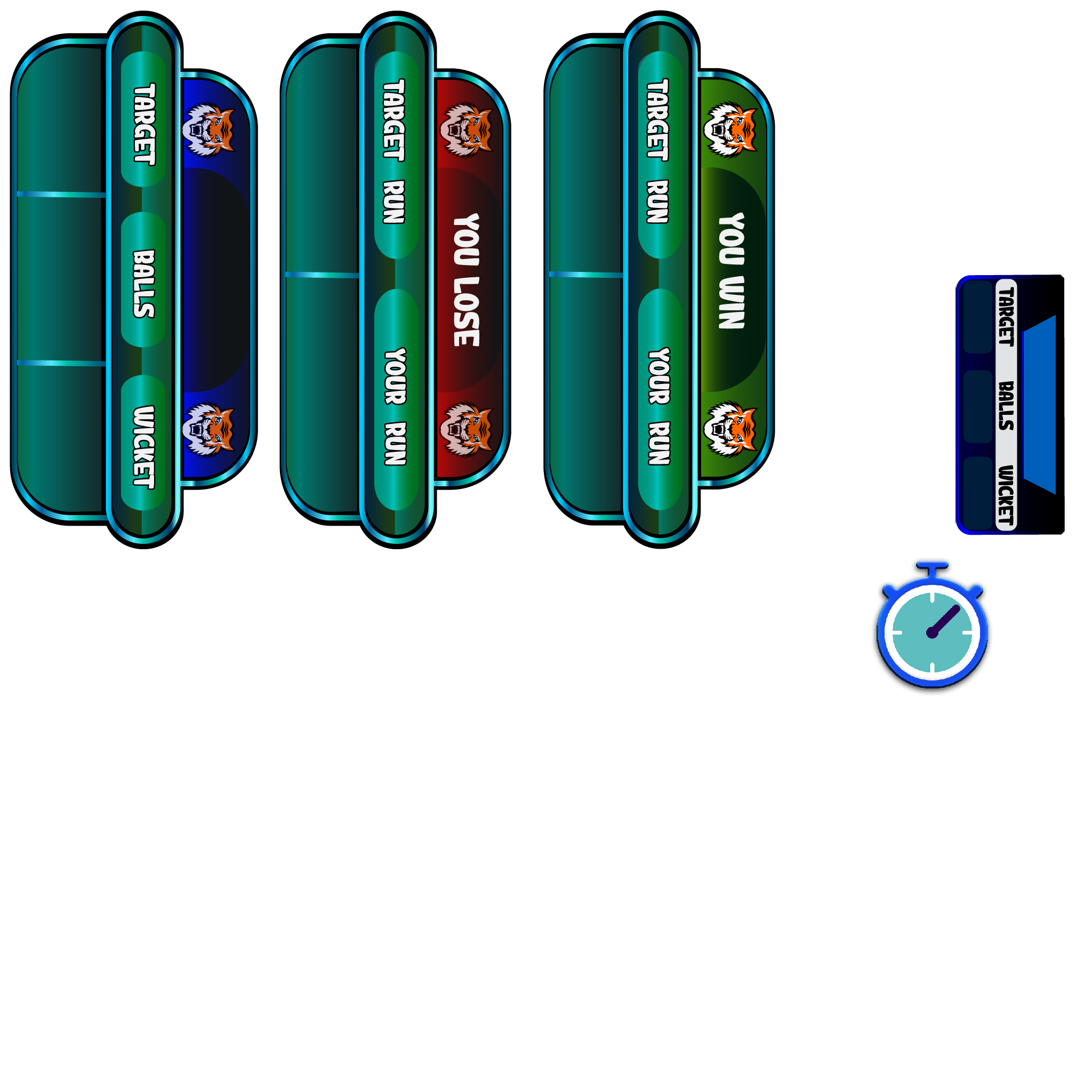Click WICKET on the small dark-blue panel
Screen dimensions: 1092x1092
(x=1006, y=495)
